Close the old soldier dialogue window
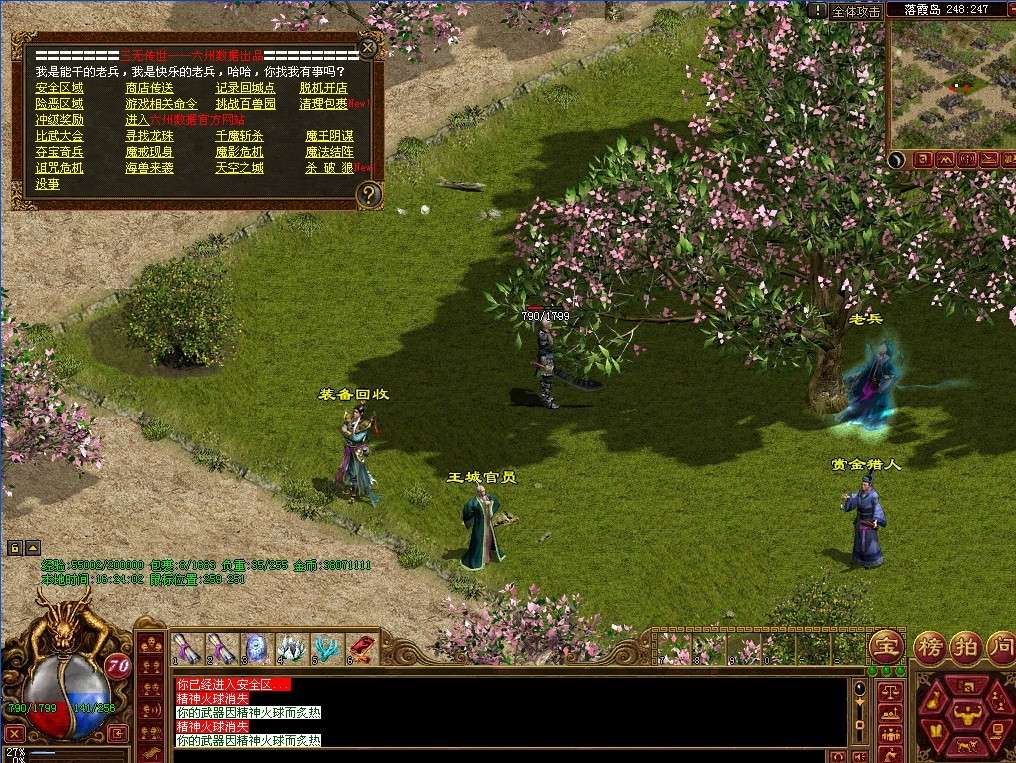 369,47
